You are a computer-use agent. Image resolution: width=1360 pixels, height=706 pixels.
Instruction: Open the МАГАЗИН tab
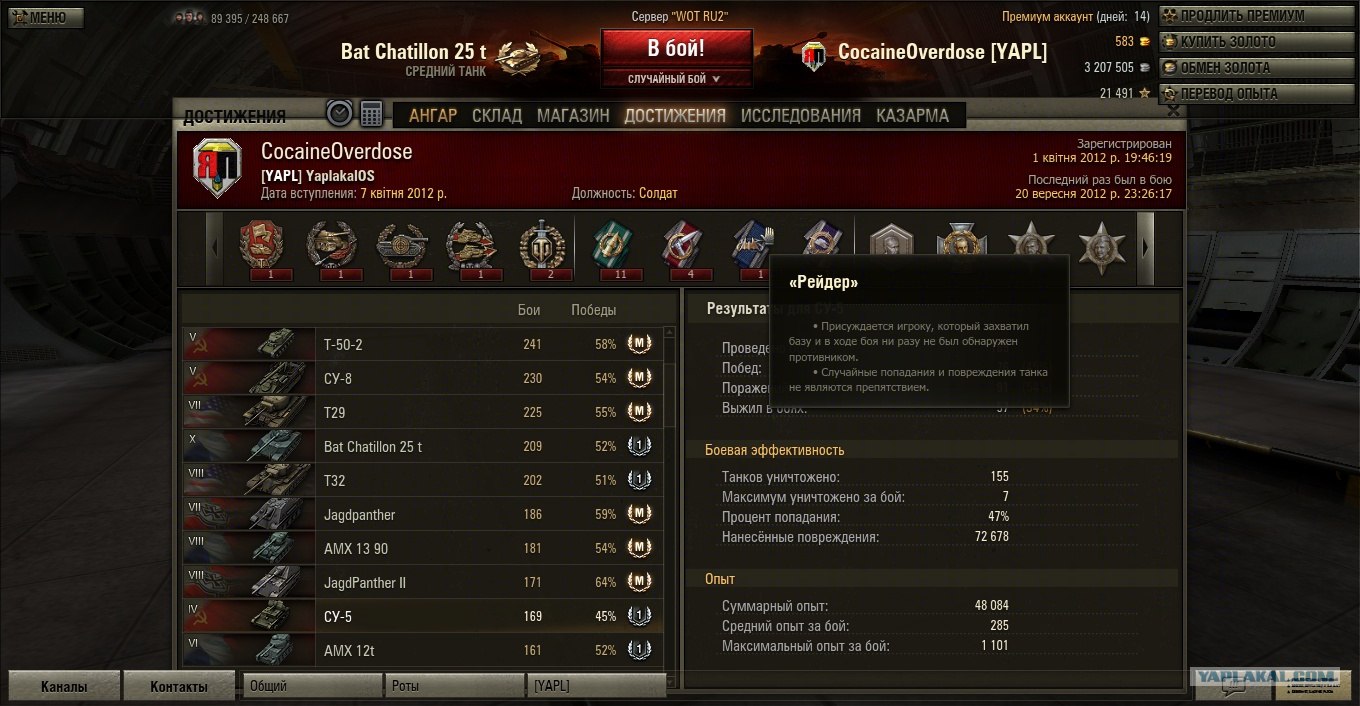click(573, 115)
